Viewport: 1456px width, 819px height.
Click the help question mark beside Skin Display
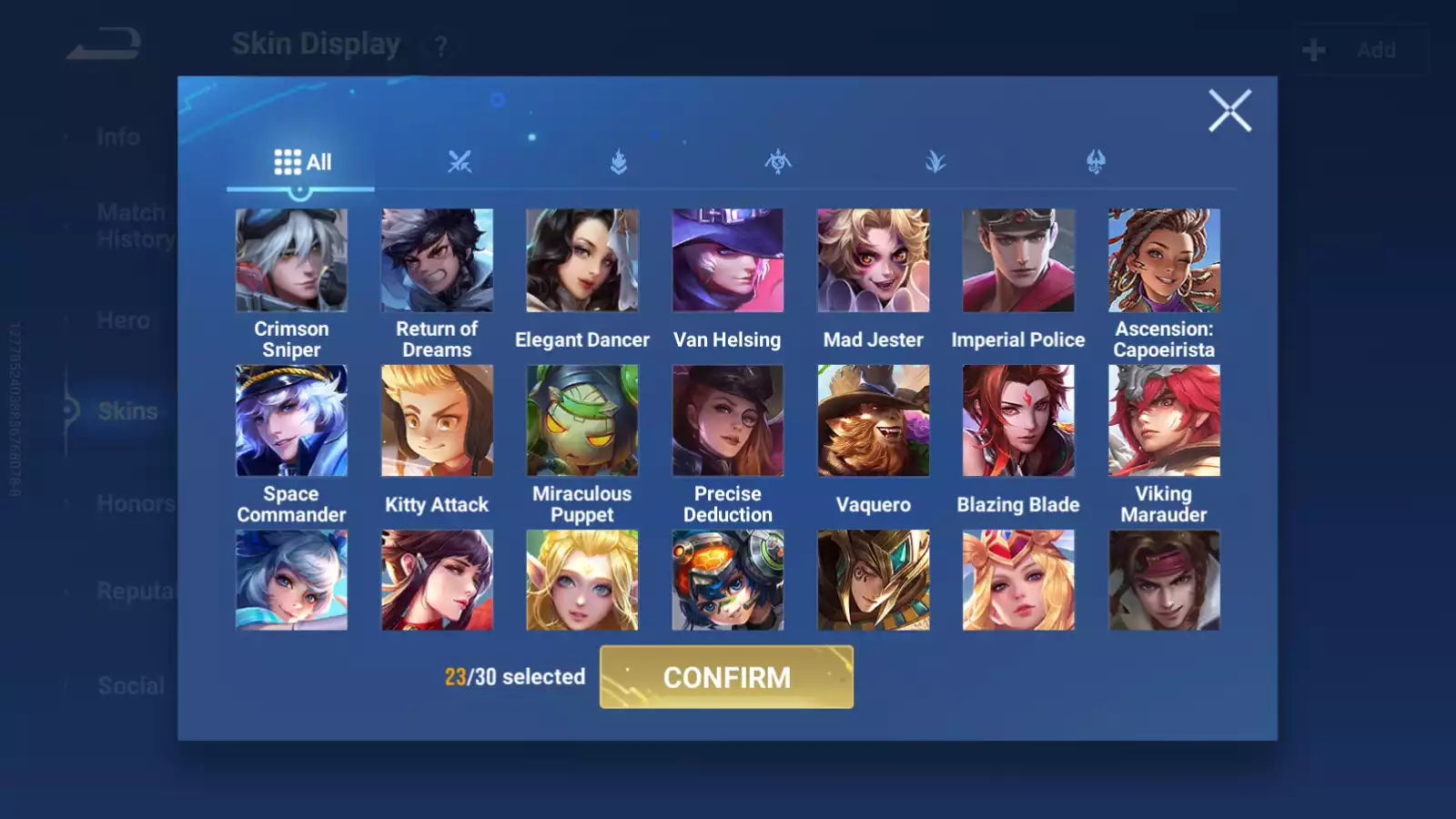click(439, 45)
